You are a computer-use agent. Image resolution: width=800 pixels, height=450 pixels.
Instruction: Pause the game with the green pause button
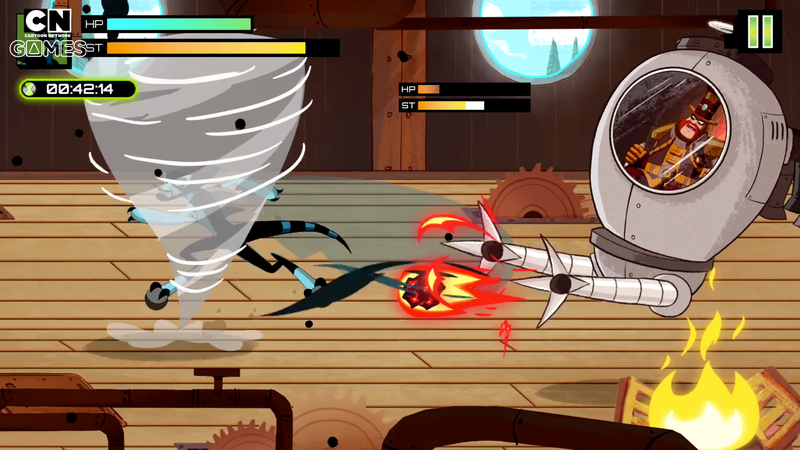point(760,31)
